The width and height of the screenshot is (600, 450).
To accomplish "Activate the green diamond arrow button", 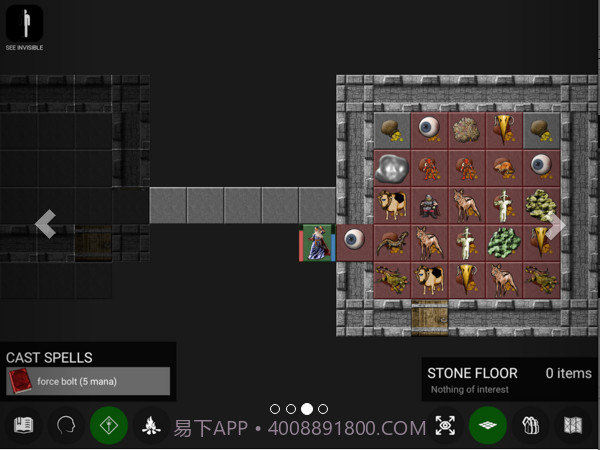I will (x=109, y=425).
